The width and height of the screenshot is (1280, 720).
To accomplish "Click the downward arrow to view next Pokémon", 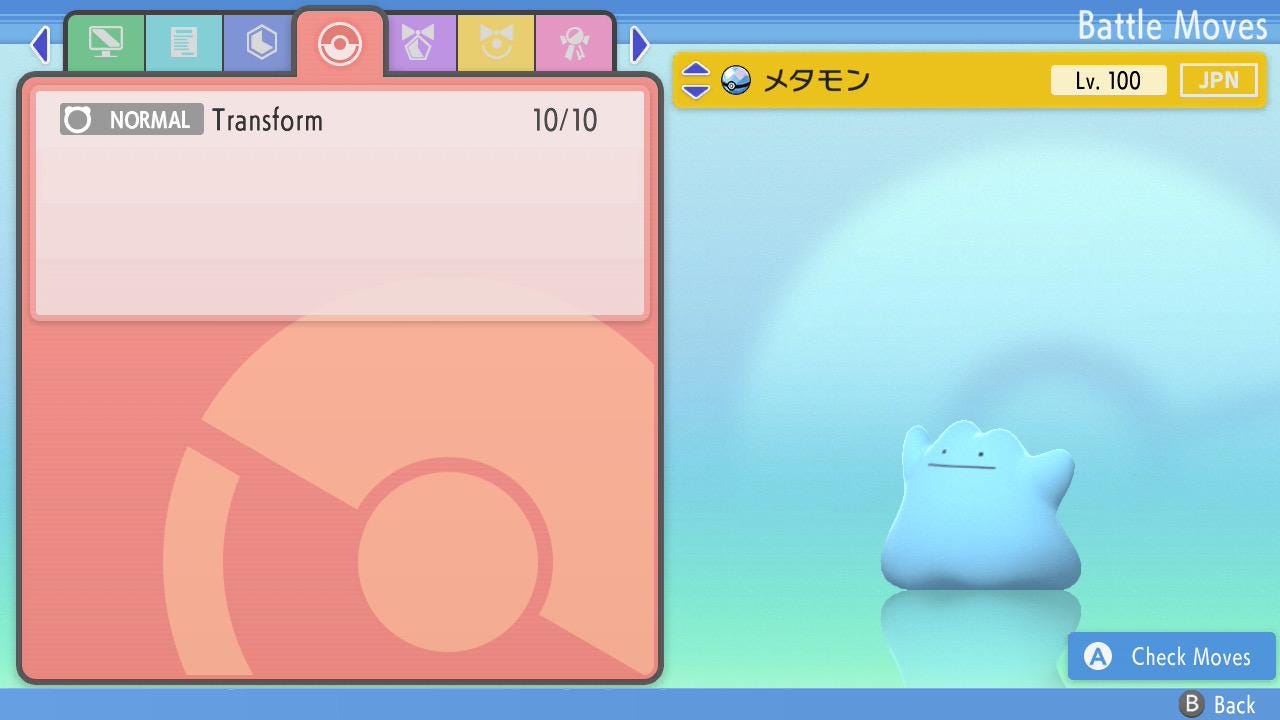I will [694, 89].
